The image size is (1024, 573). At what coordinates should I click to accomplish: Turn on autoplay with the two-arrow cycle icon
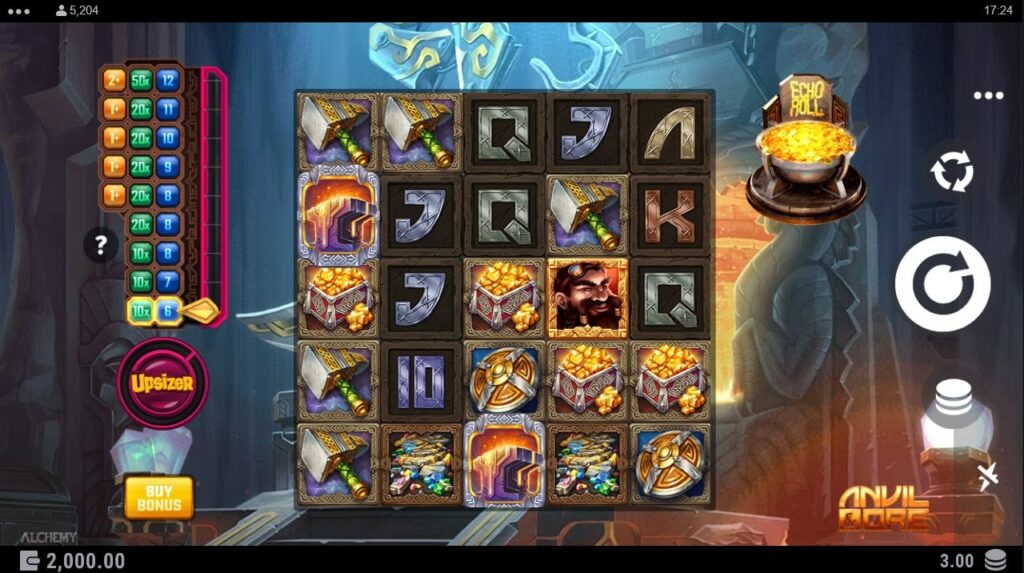point(951,173)
